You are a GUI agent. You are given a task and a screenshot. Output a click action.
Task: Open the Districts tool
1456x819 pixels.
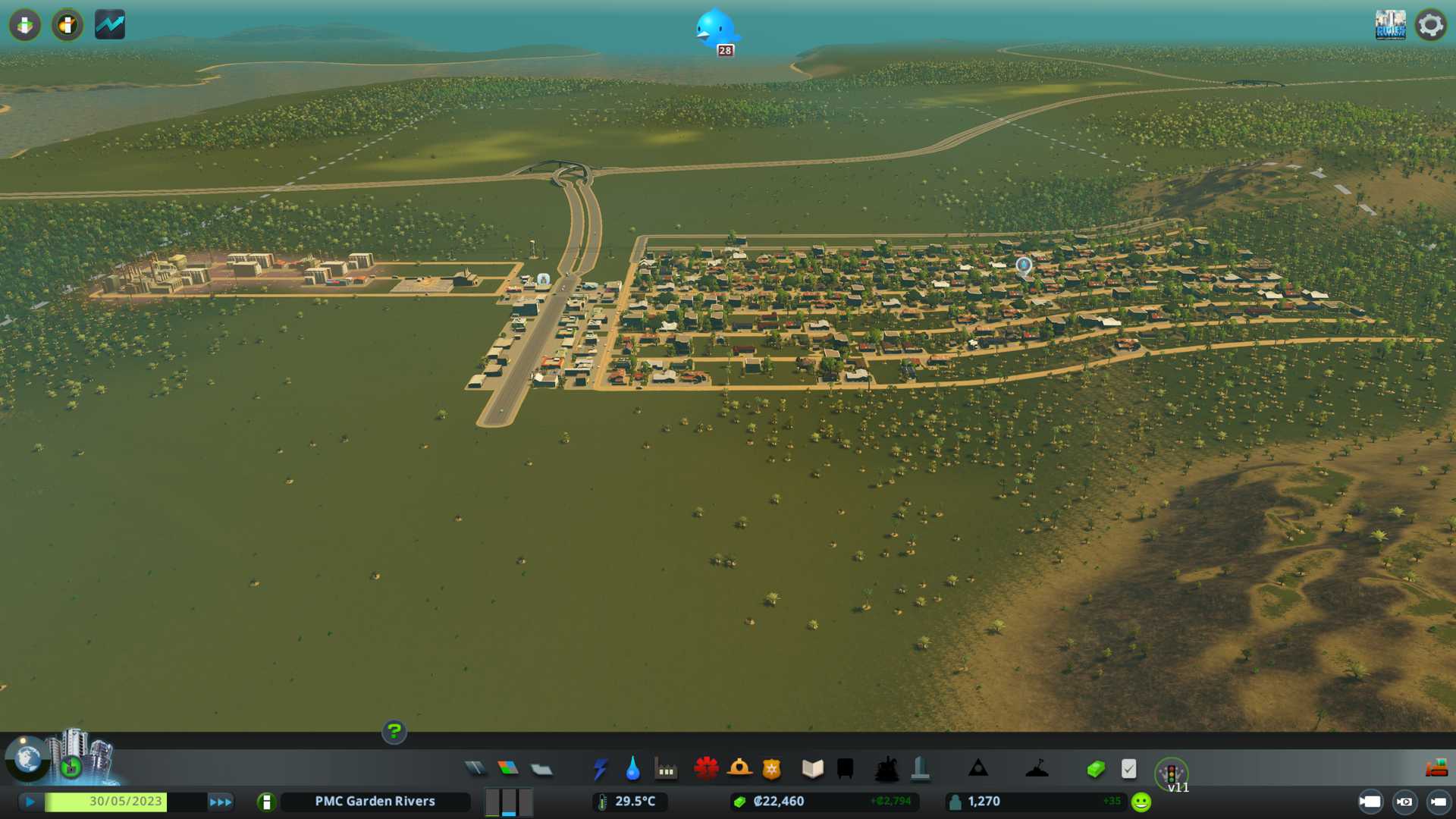coord(541,770)
